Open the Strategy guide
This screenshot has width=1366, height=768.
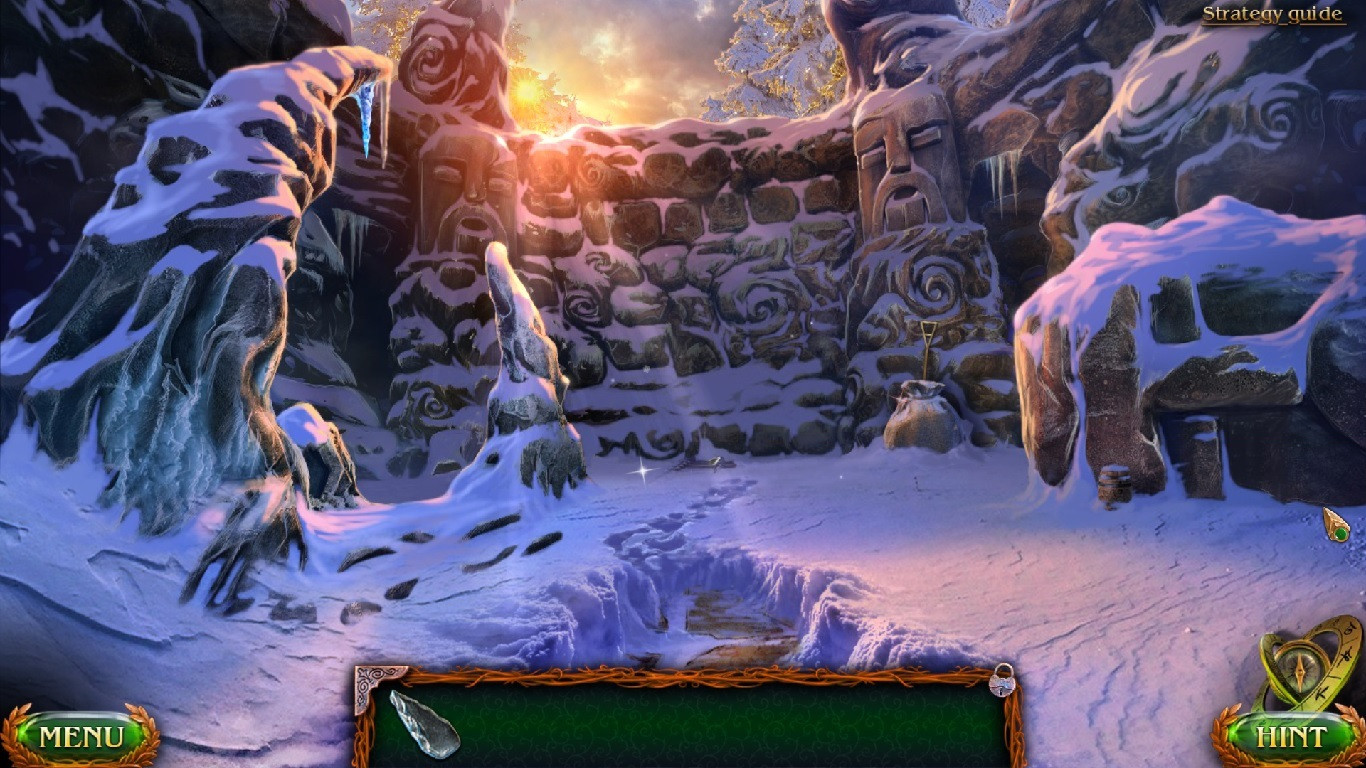tap(1272, 13)
